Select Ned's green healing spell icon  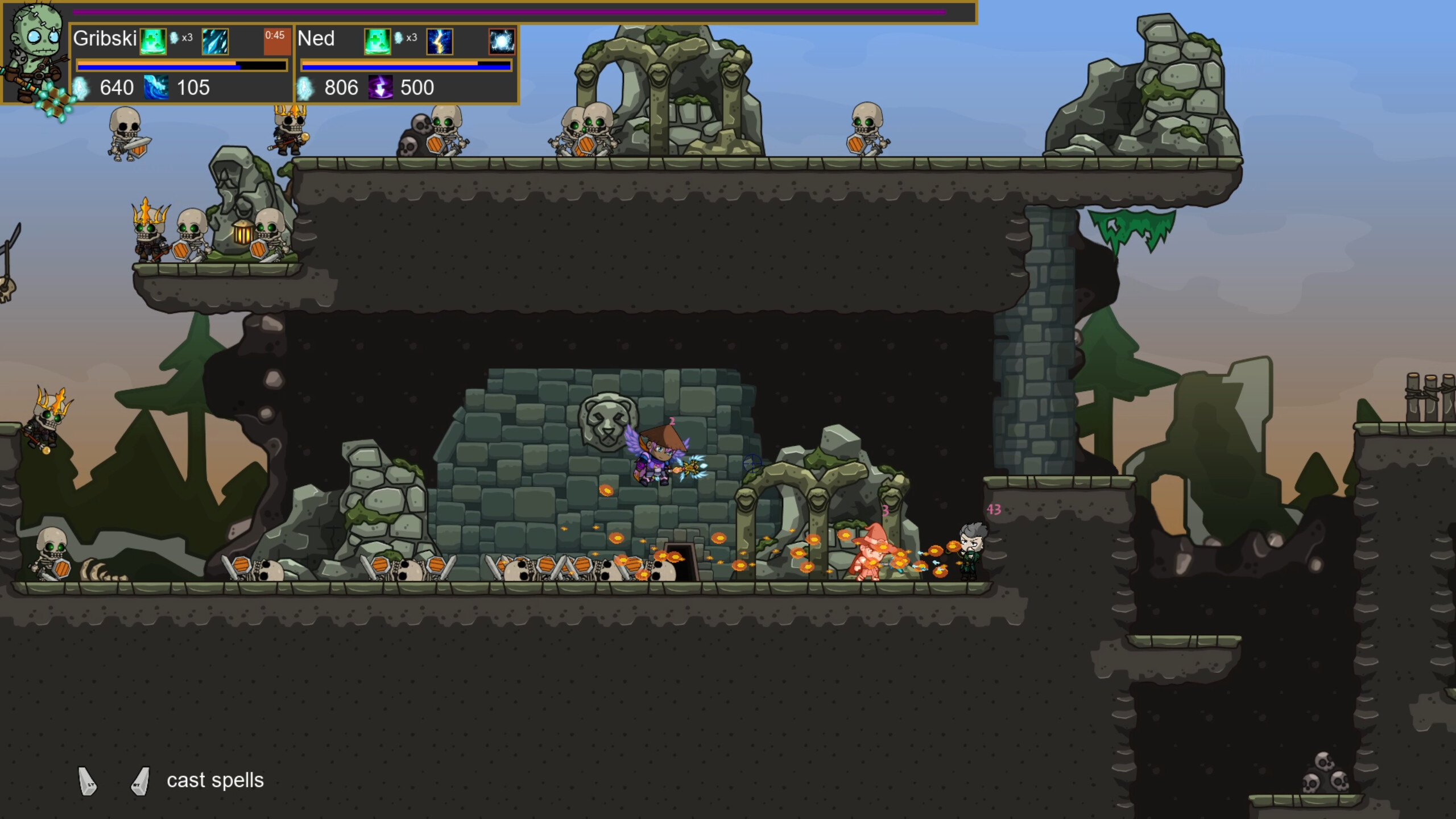[377, 41]
